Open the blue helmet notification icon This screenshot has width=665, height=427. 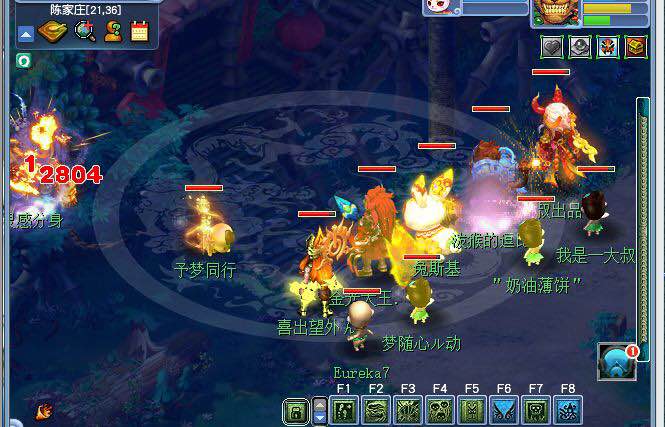click(x=616, y=362)
